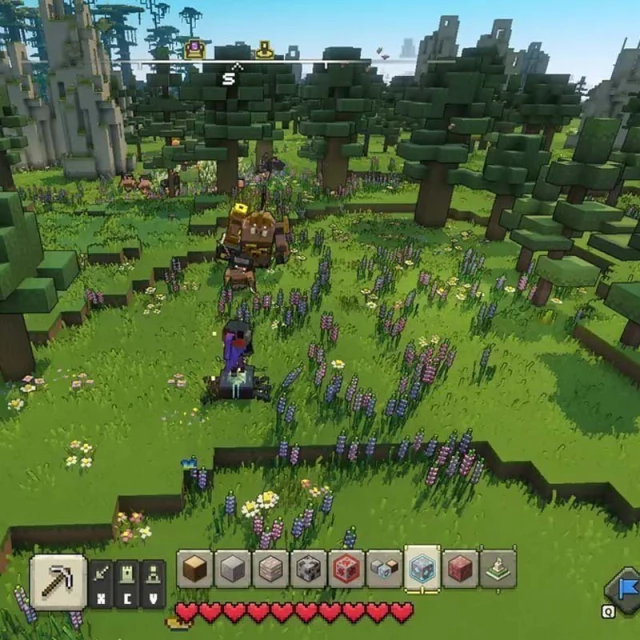Select the solid red brick block slot

tap(461, 569)
